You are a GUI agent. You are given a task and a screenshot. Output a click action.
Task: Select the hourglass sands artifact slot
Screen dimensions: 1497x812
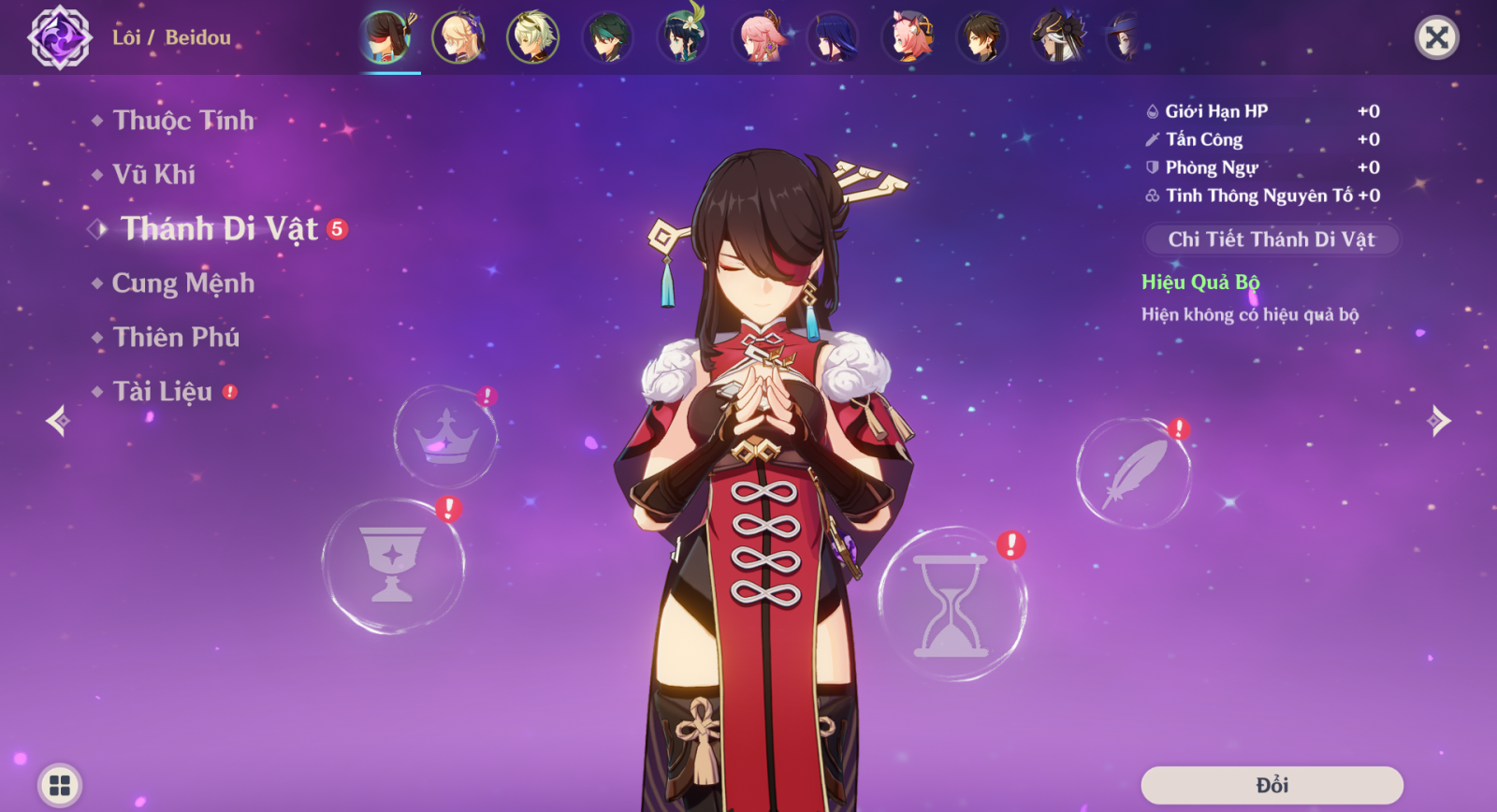(x=952, y=604)
